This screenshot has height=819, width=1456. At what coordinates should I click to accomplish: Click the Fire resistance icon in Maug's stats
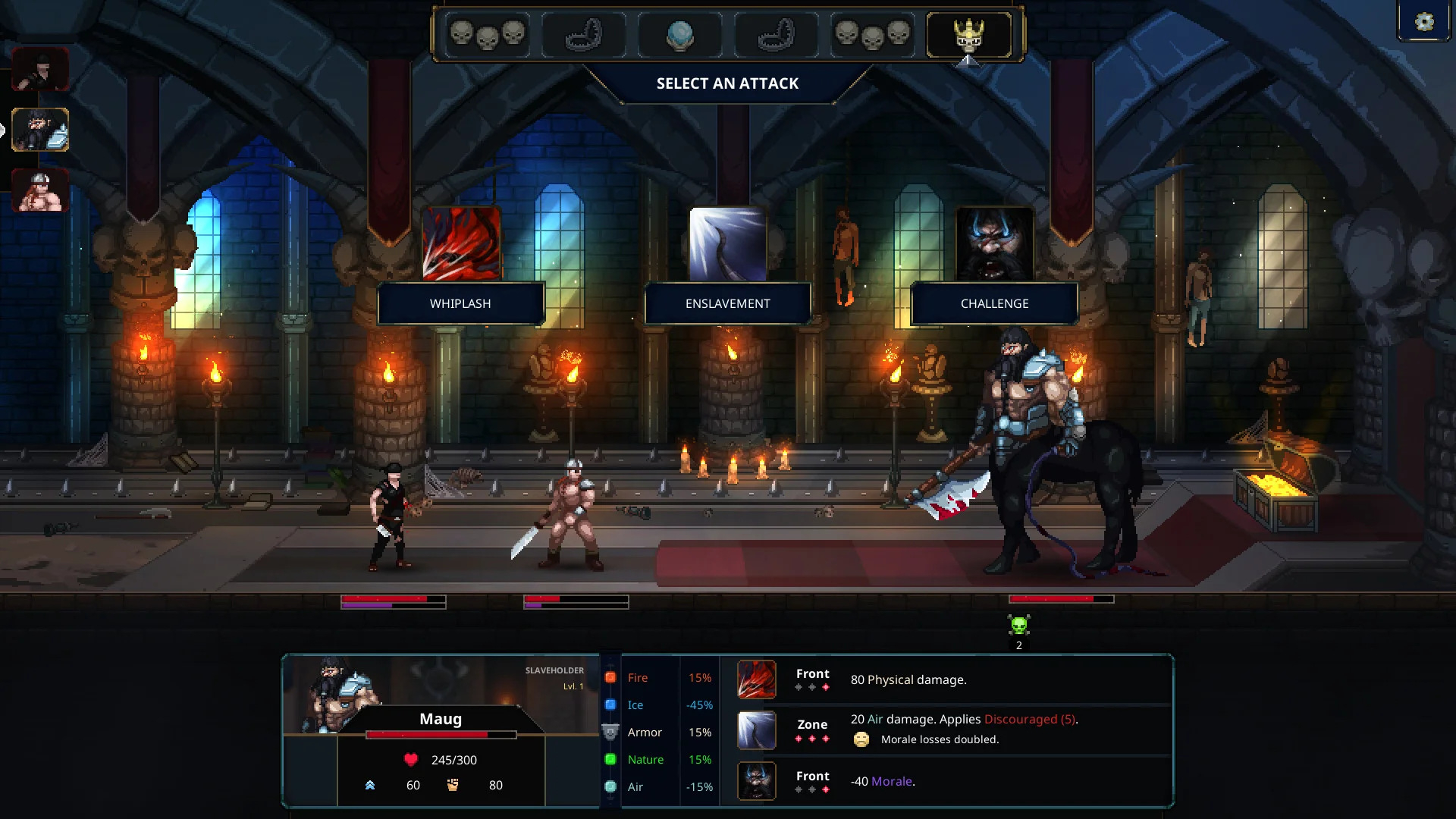pyautogui.click(x=610, y=677)
